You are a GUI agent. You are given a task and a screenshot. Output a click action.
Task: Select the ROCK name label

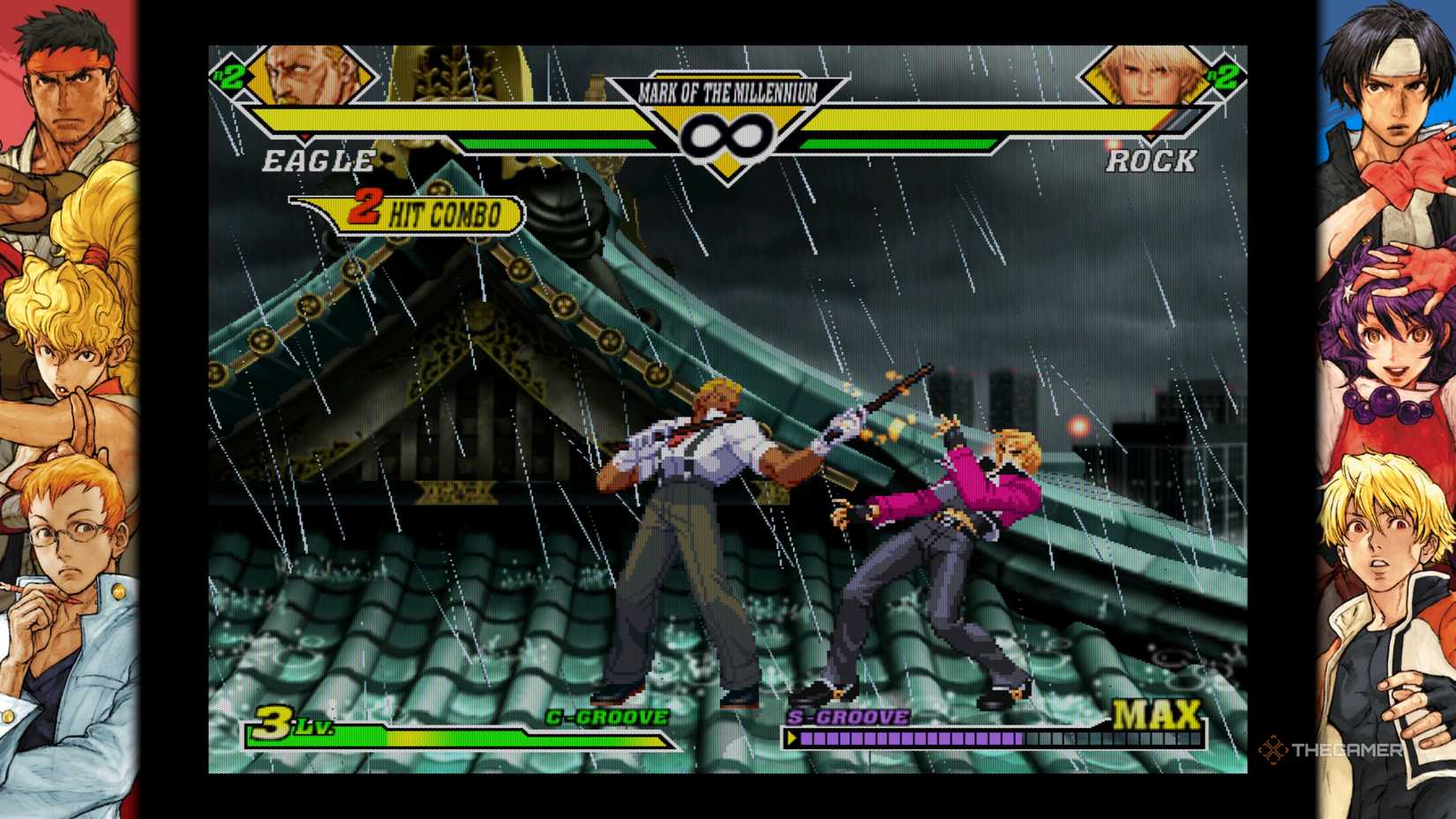tap(1152, 162)
